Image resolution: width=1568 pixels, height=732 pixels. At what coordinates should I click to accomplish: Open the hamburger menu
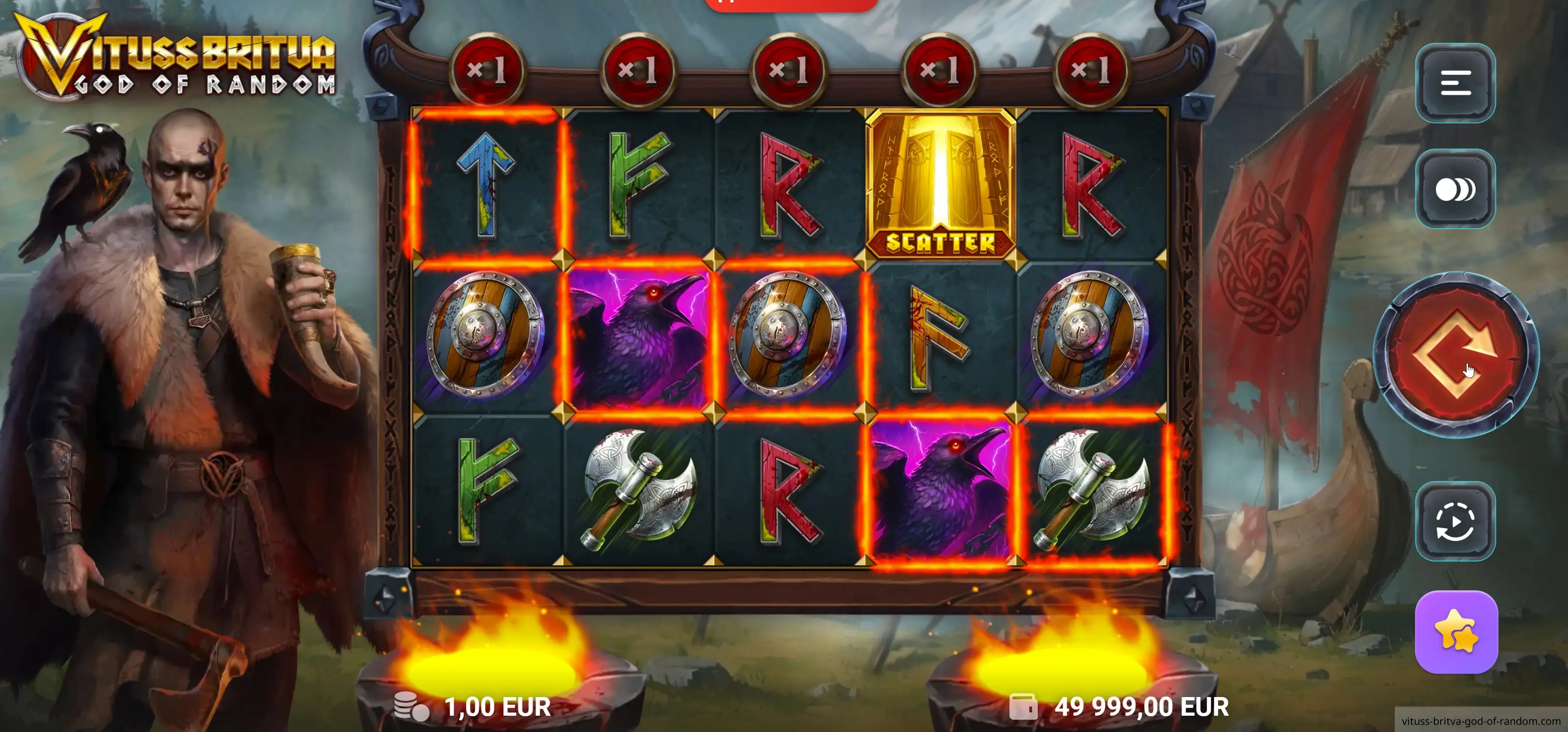coord(1456,83)
